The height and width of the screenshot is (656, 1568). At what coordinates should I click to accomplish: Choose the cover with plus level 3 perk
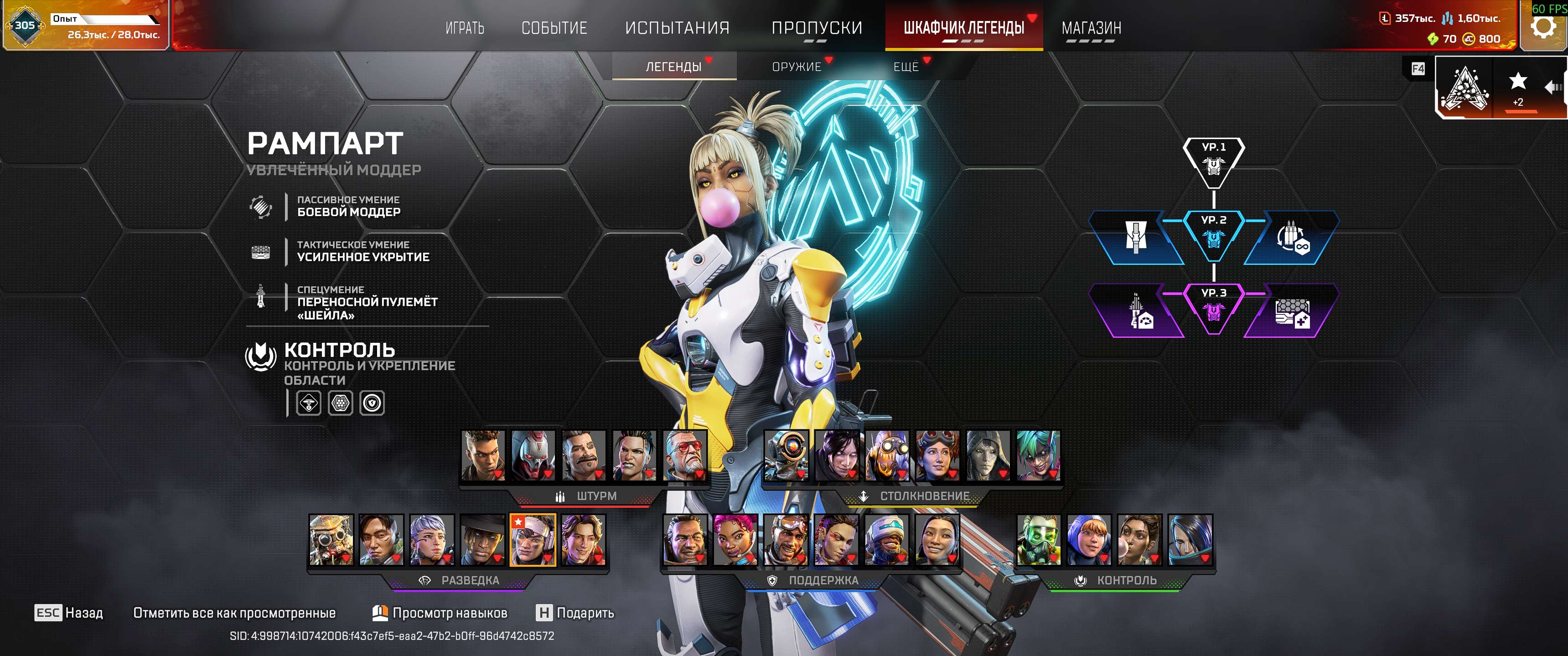tap(1292, 311)
